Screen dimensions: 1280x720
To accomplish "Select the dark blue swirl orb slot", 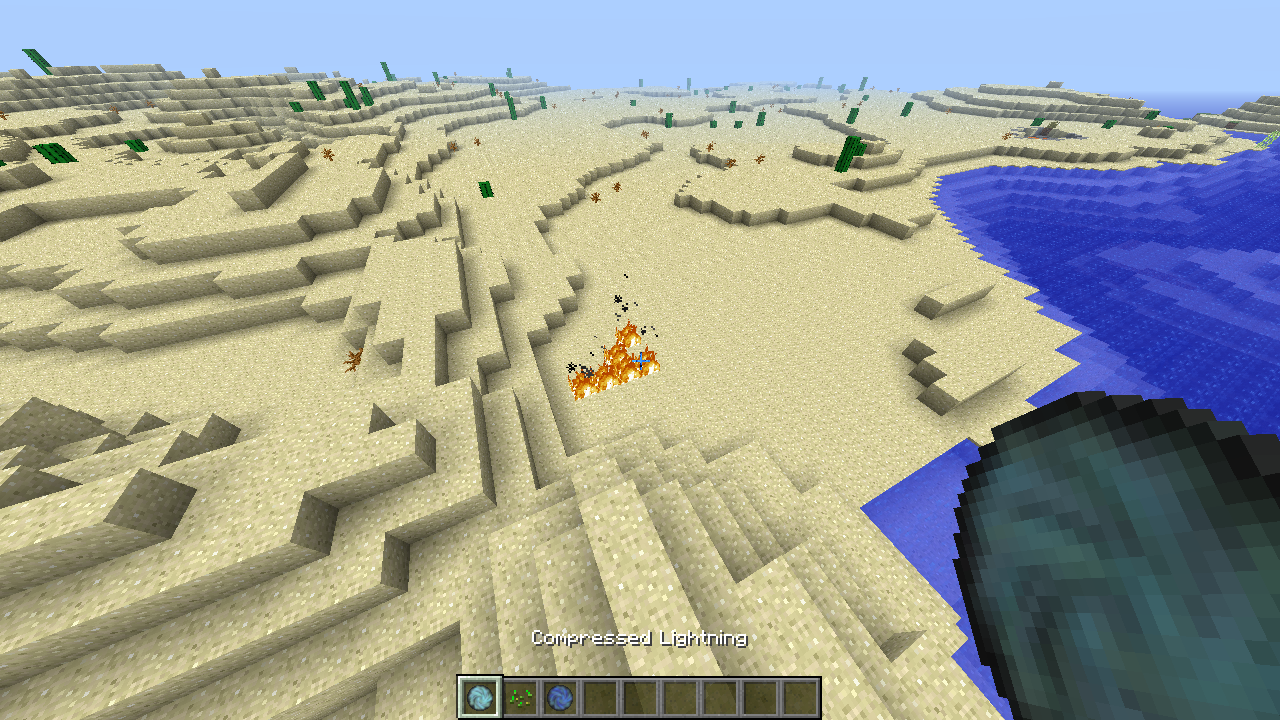I will [x=560, y=697].
